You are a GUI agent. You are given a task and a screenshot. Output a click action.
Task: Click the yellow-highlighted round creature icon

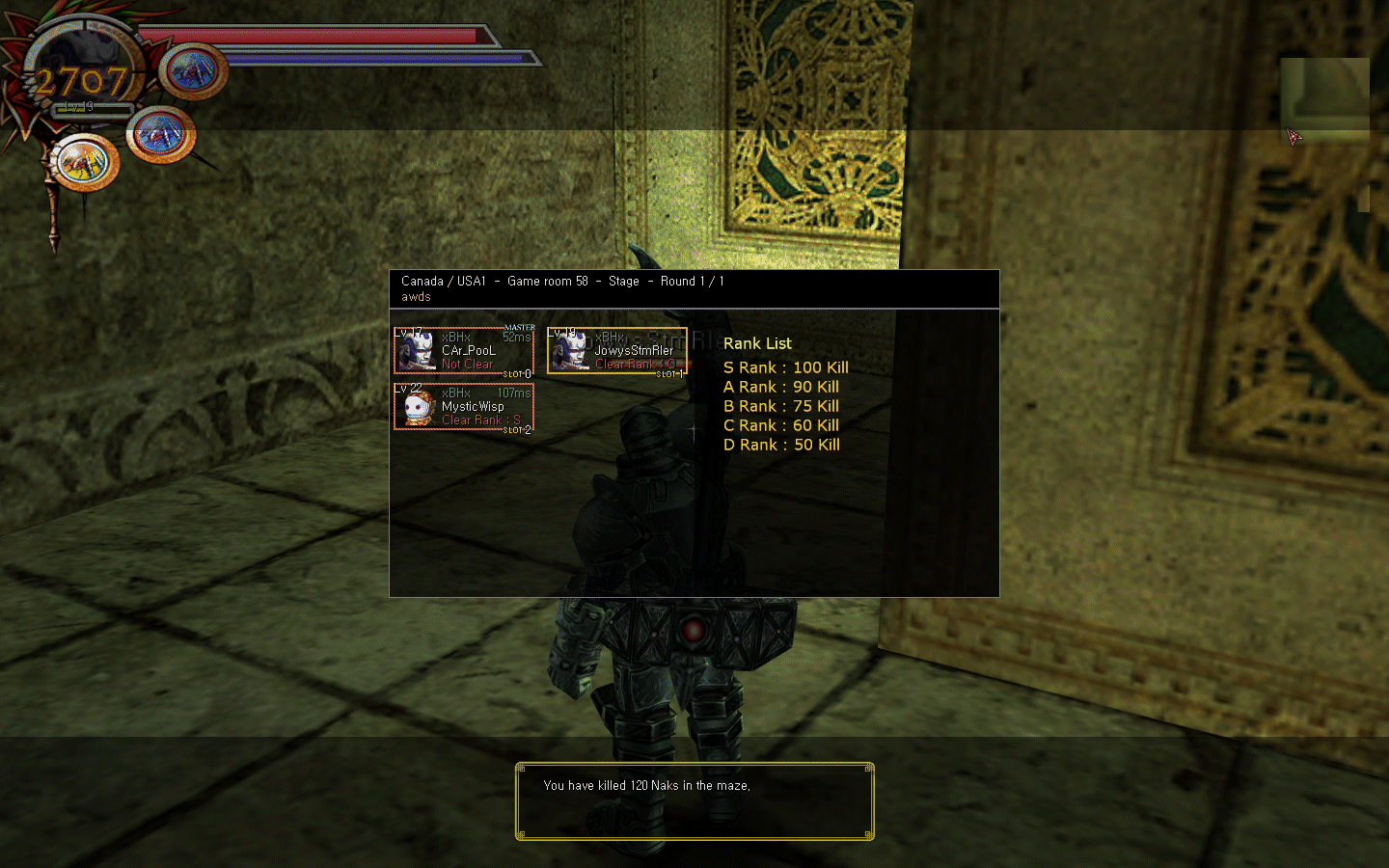tap(85, 162)
